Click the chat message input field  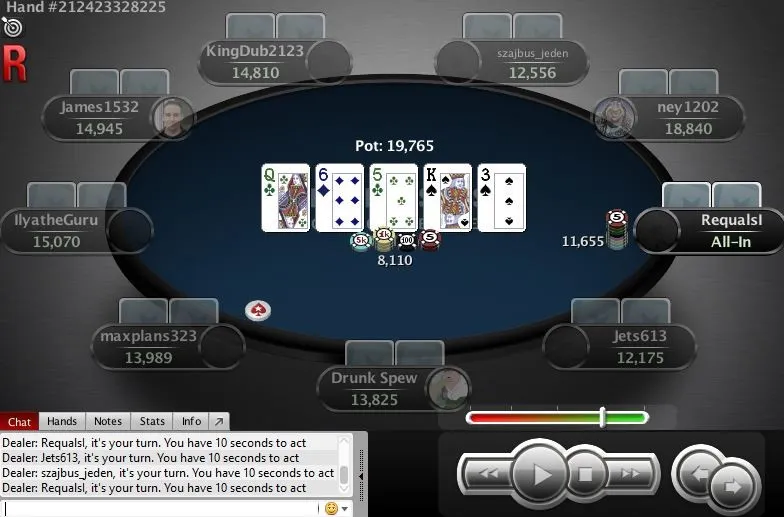point(160,508)
